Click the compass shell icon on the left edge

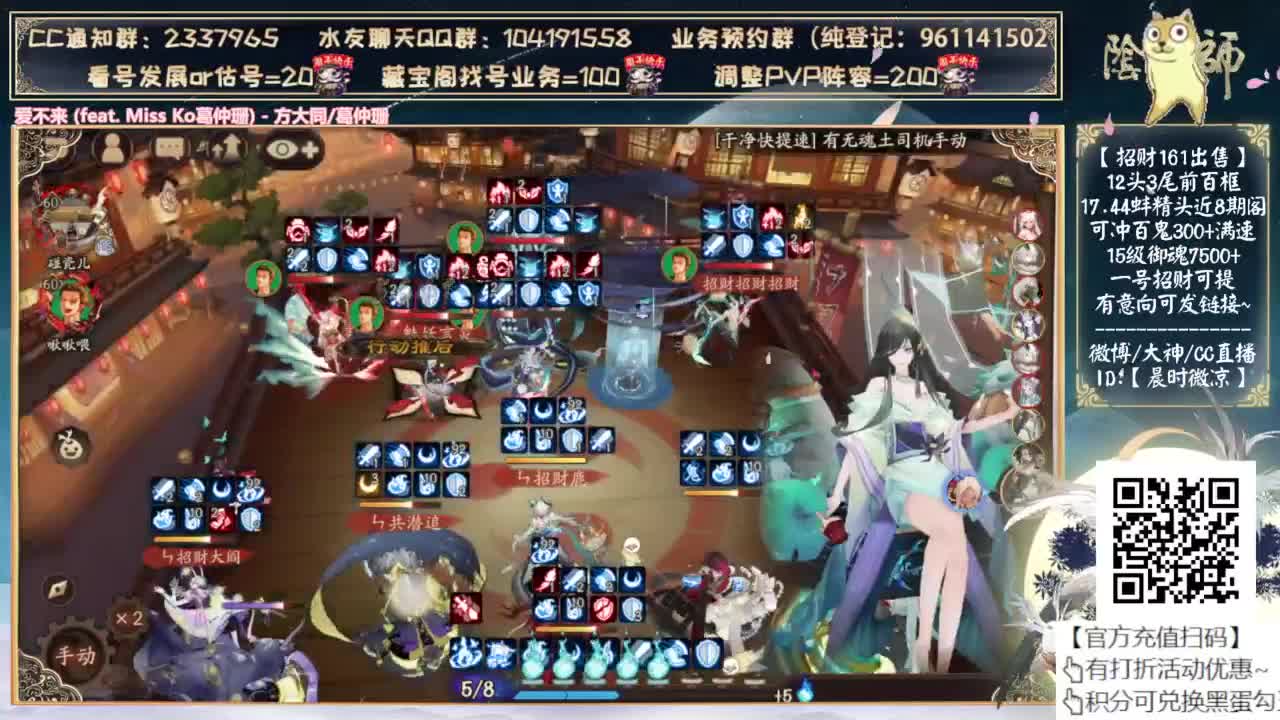[x=57, y=589]
